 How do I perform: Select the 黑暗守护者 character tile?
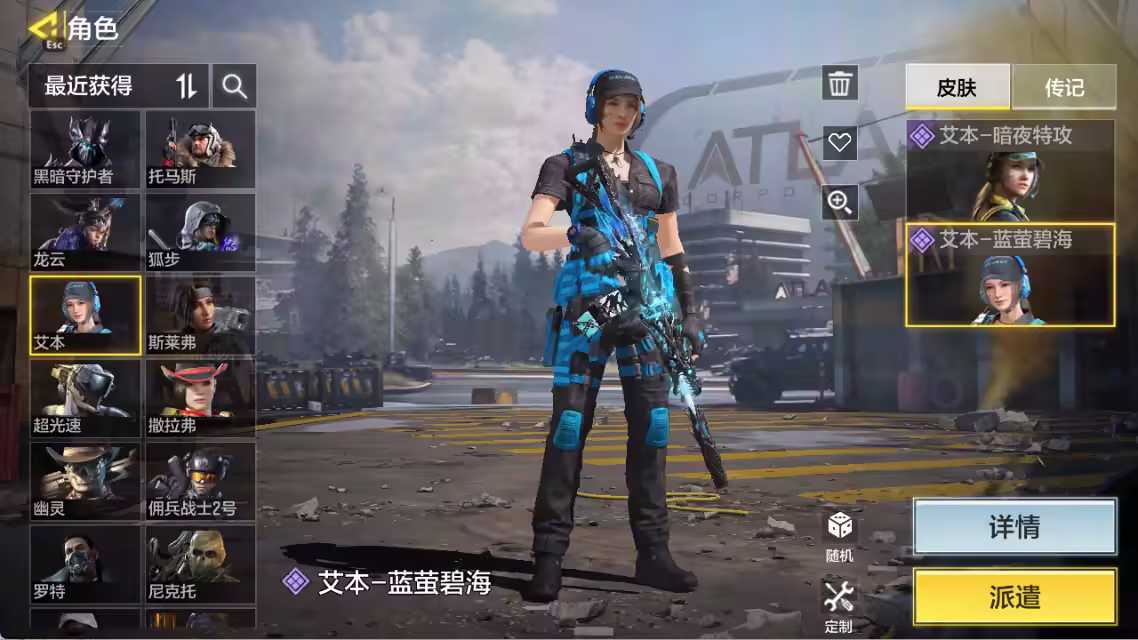85,149
